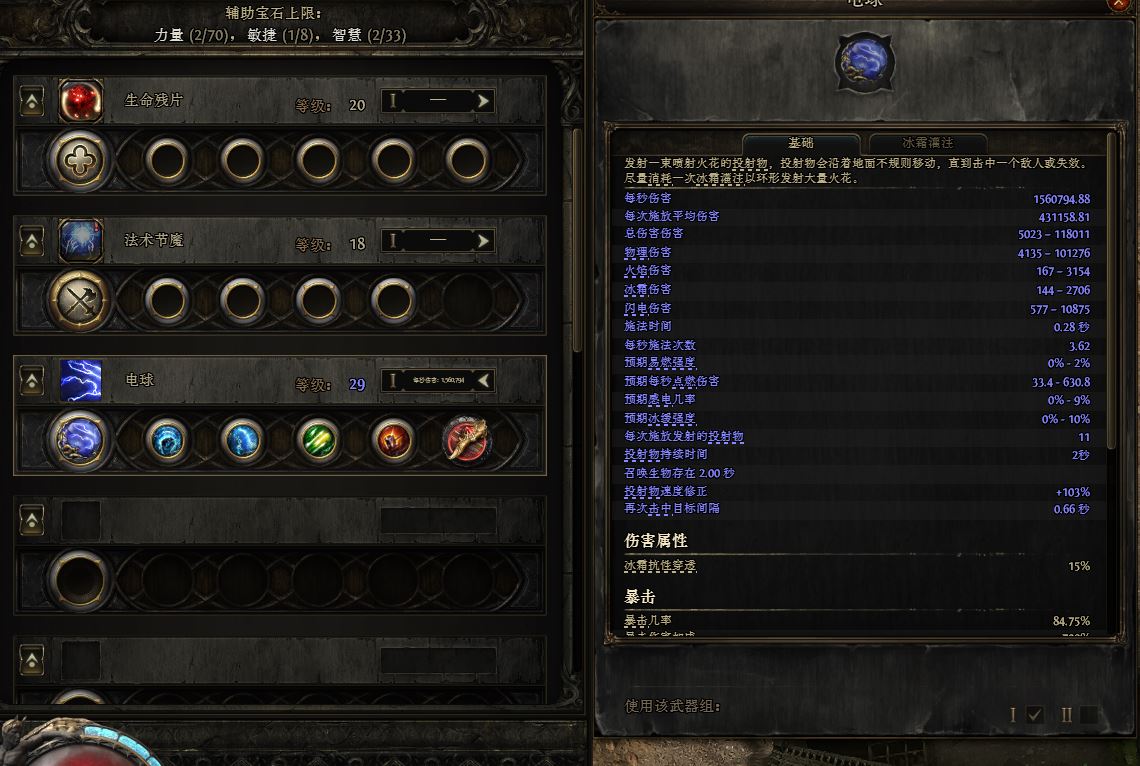The width and height of the screenshot is (1140, 766).
Task: Pick the green support gem in 电球 row
Action: click(317, 439)
